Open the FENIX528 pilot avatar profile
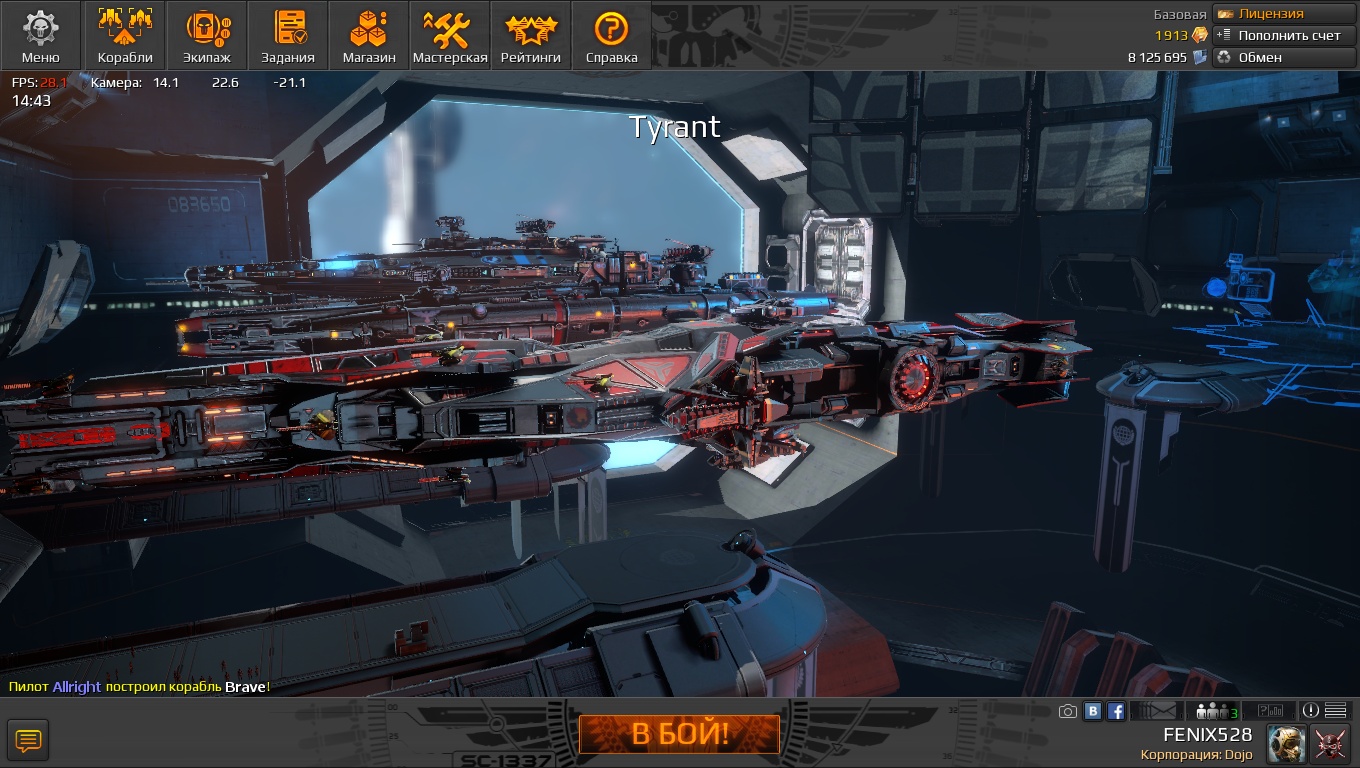1360x768 pixels. [1286, 744]
